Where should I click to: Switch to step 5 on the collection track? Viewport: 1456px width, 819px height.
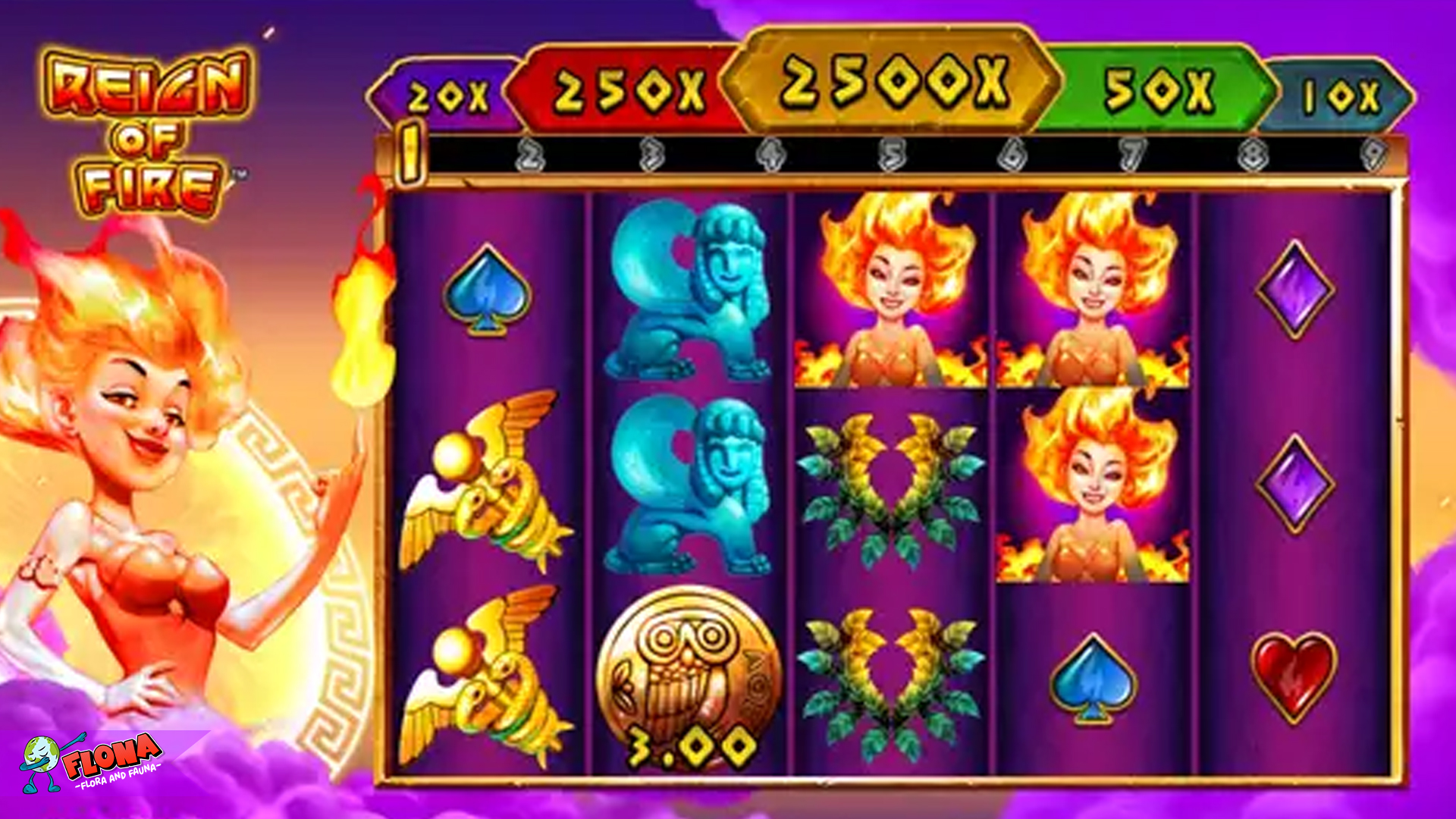tap(891, 155)
